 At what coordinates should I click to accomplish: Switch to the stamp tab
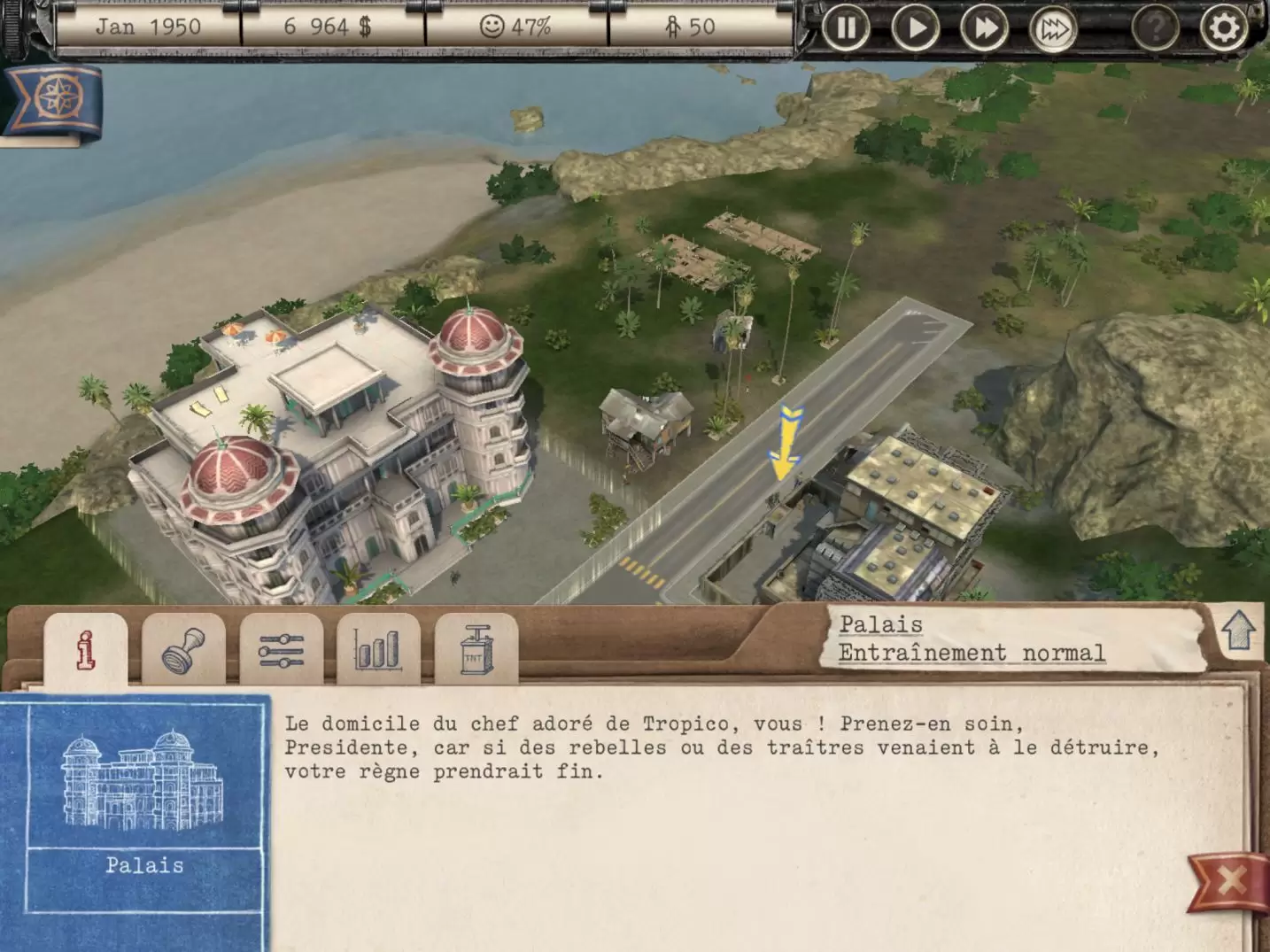(183, 650)
